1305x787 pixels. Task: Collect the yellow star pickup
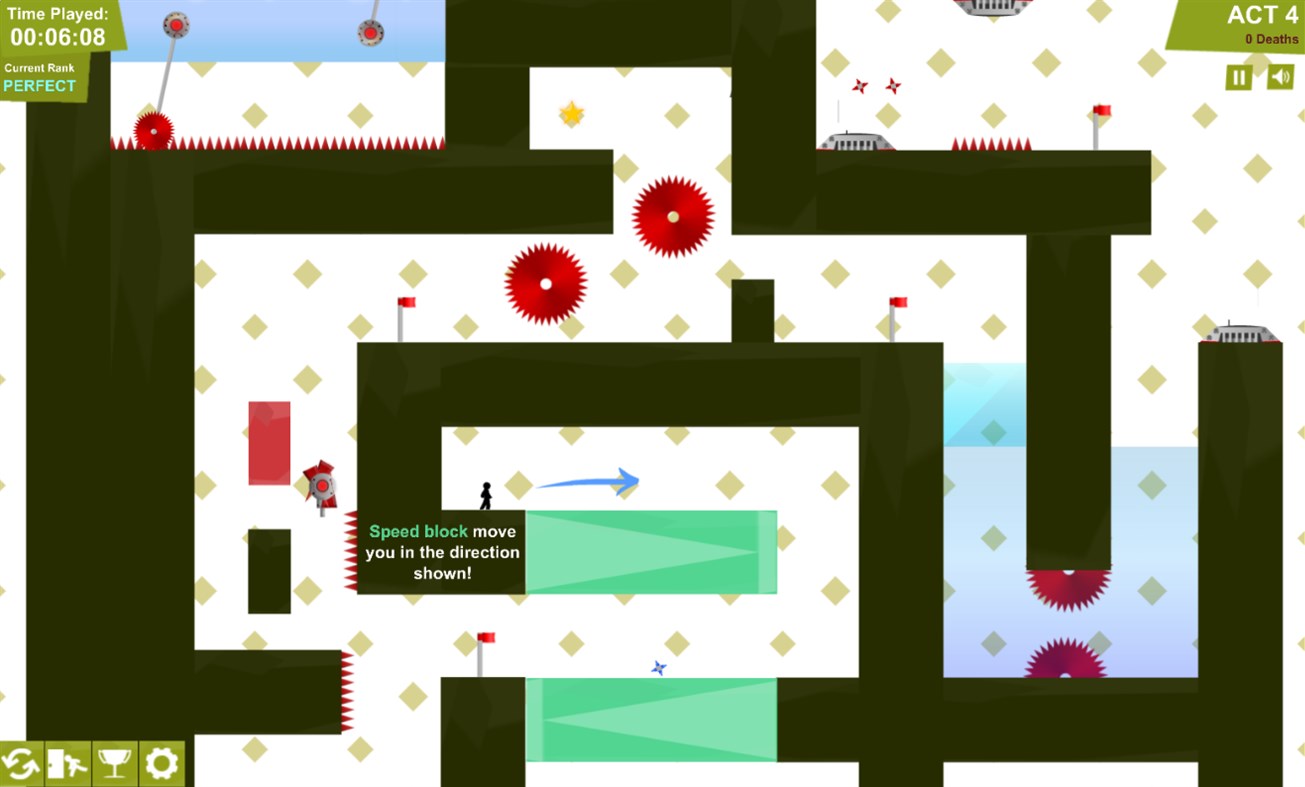pos(570,112)
